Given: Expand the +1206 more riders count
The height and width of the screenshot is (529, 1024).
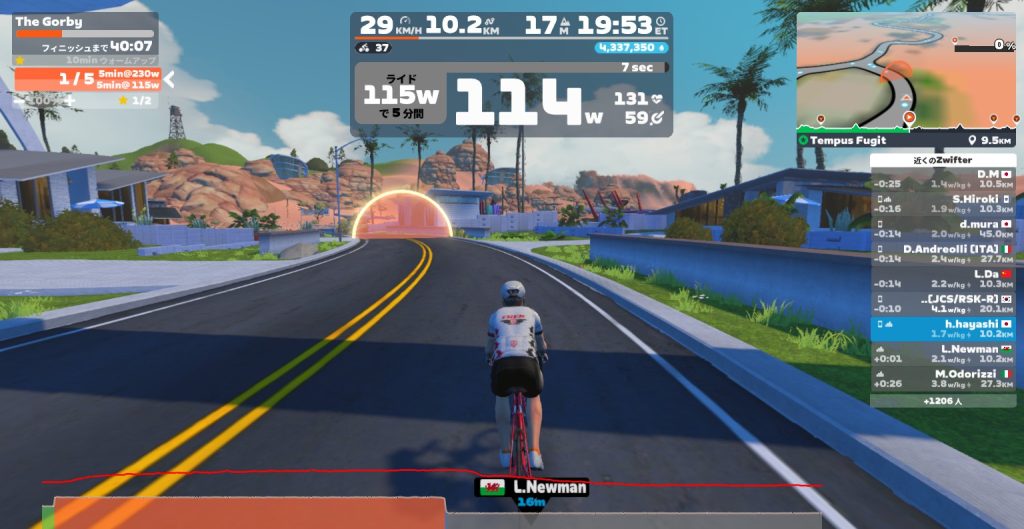Looking at the screenshot, I should (942, 400).
